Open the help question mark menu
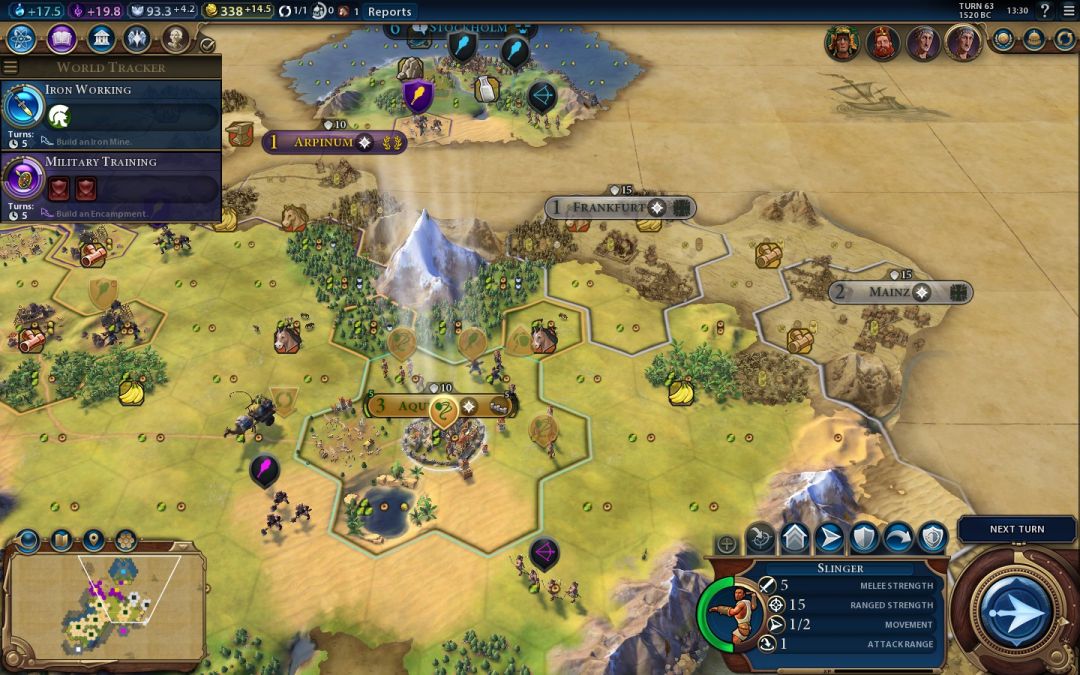 tap(1044, 11)
